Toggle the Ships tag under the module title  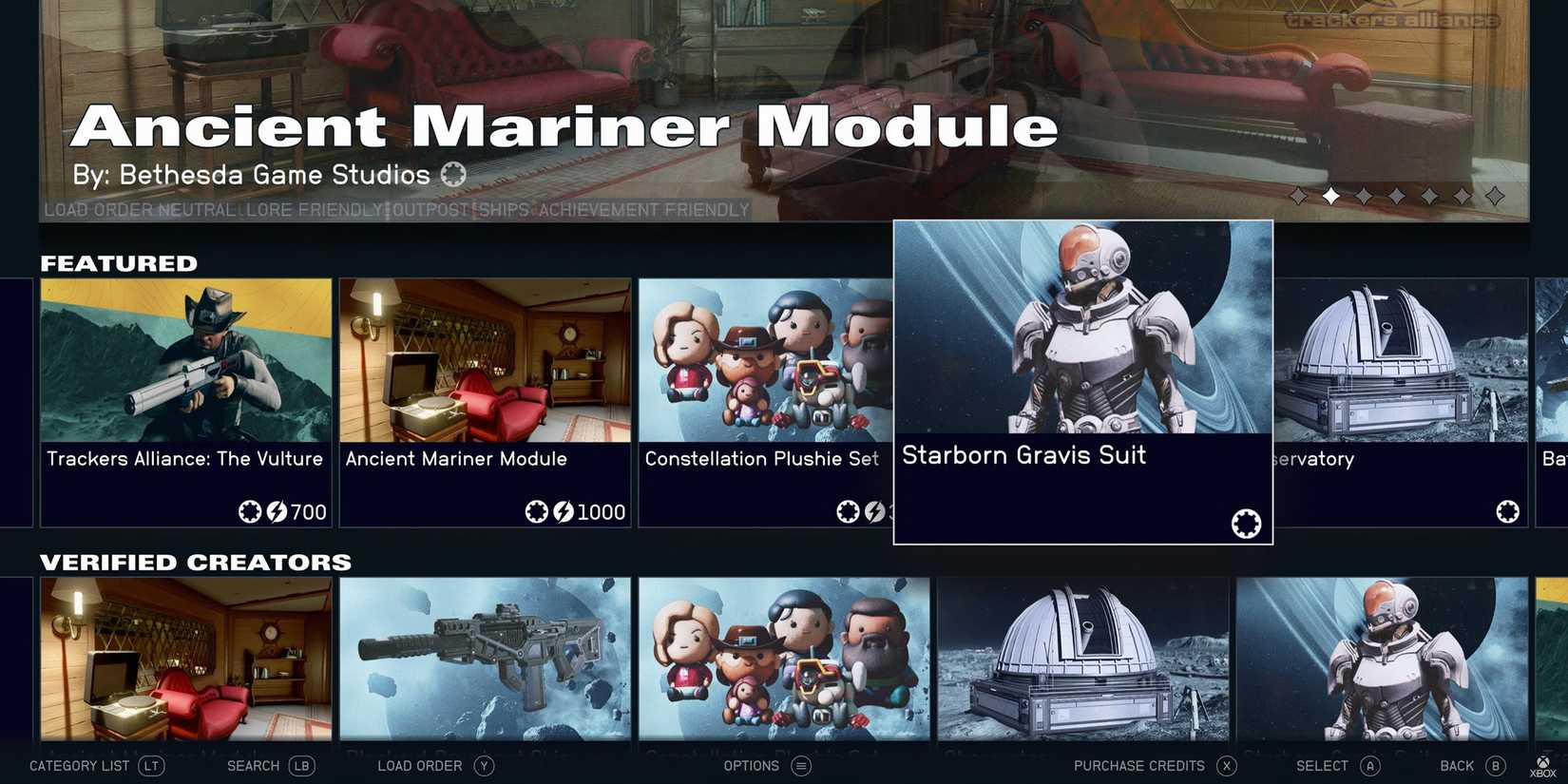click(x=503, y=210)
